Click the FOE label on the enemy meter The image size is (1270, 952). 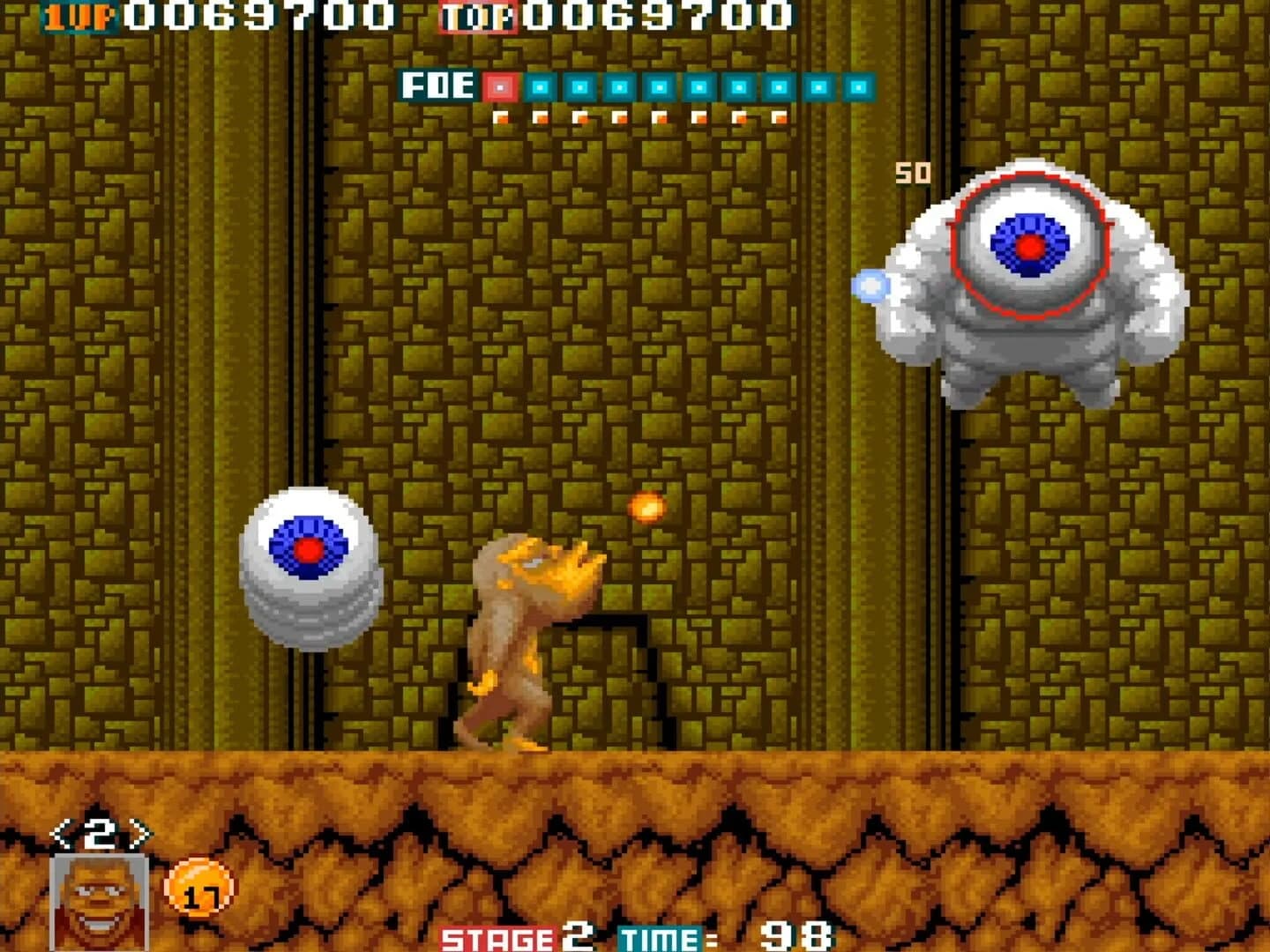click(x=438, y=86)
